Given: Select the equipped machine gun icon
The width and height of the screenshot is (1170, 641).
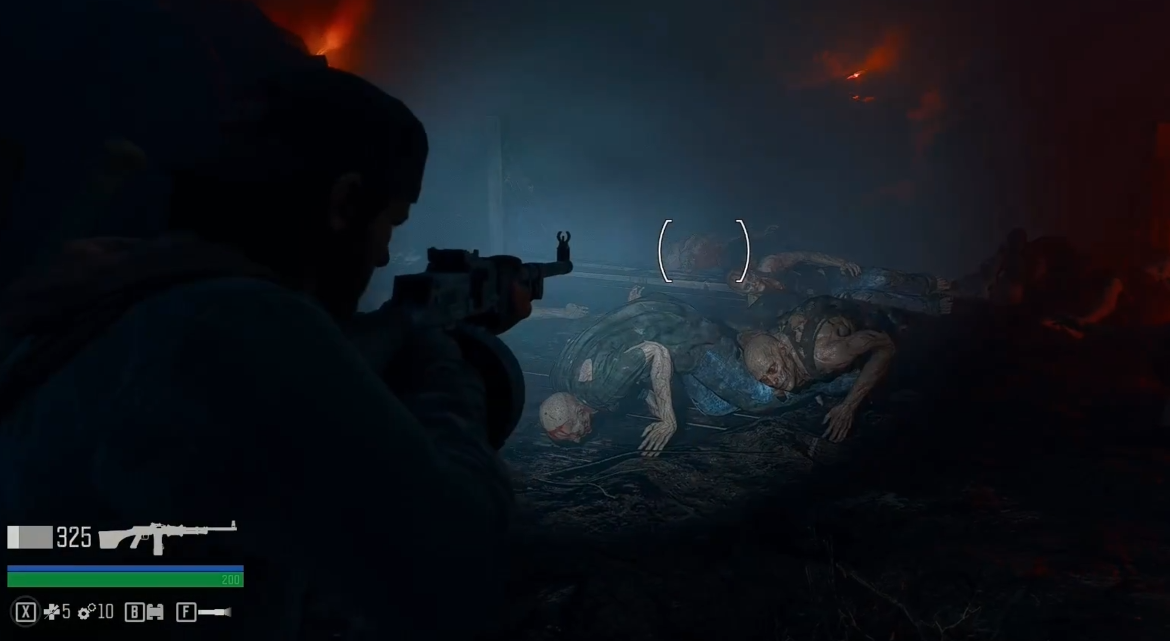Looking at the screenshot, I should tap(166, 537).
